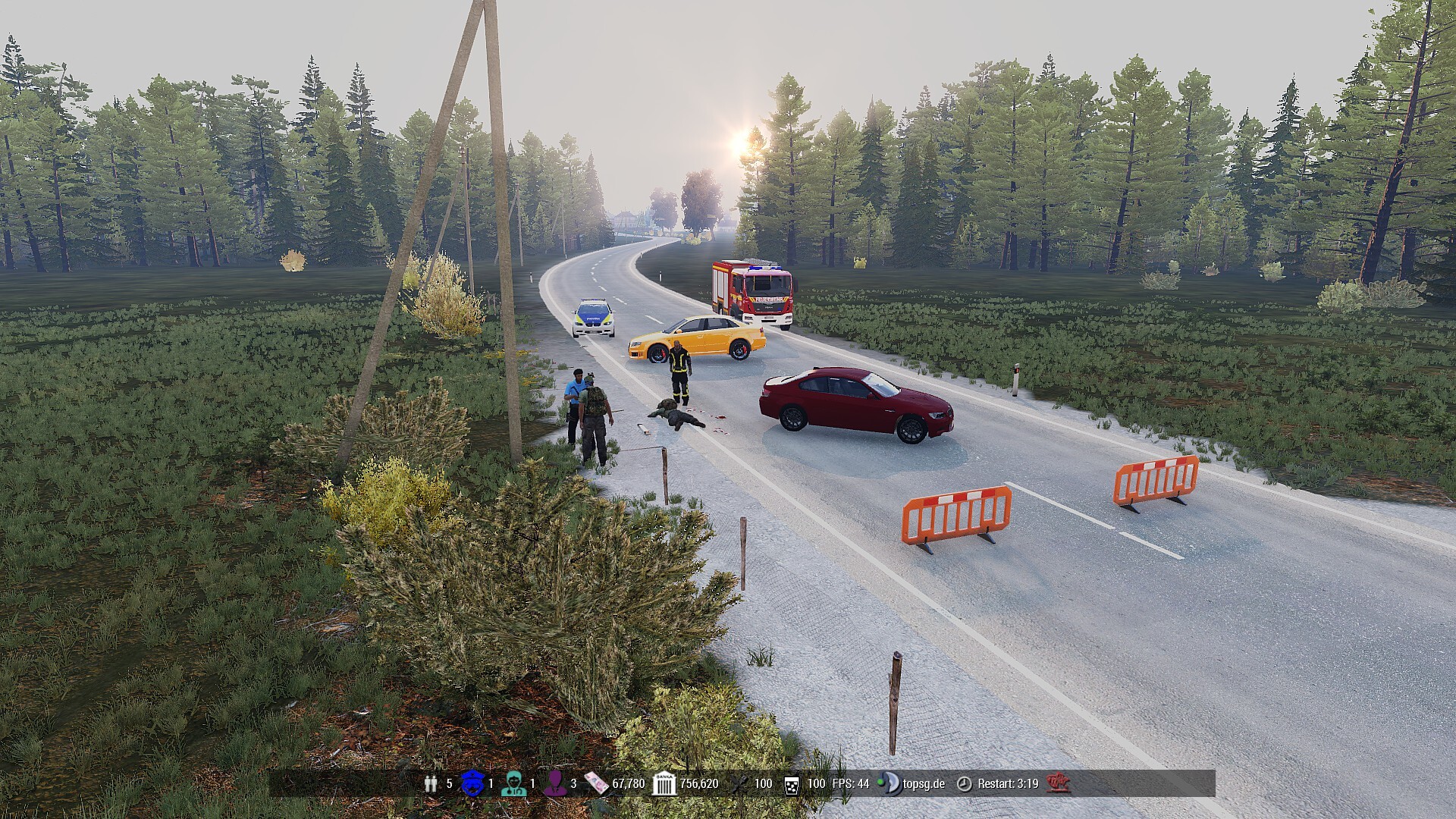
Task: Click the cash banknote icon
Action: [596, 783]
